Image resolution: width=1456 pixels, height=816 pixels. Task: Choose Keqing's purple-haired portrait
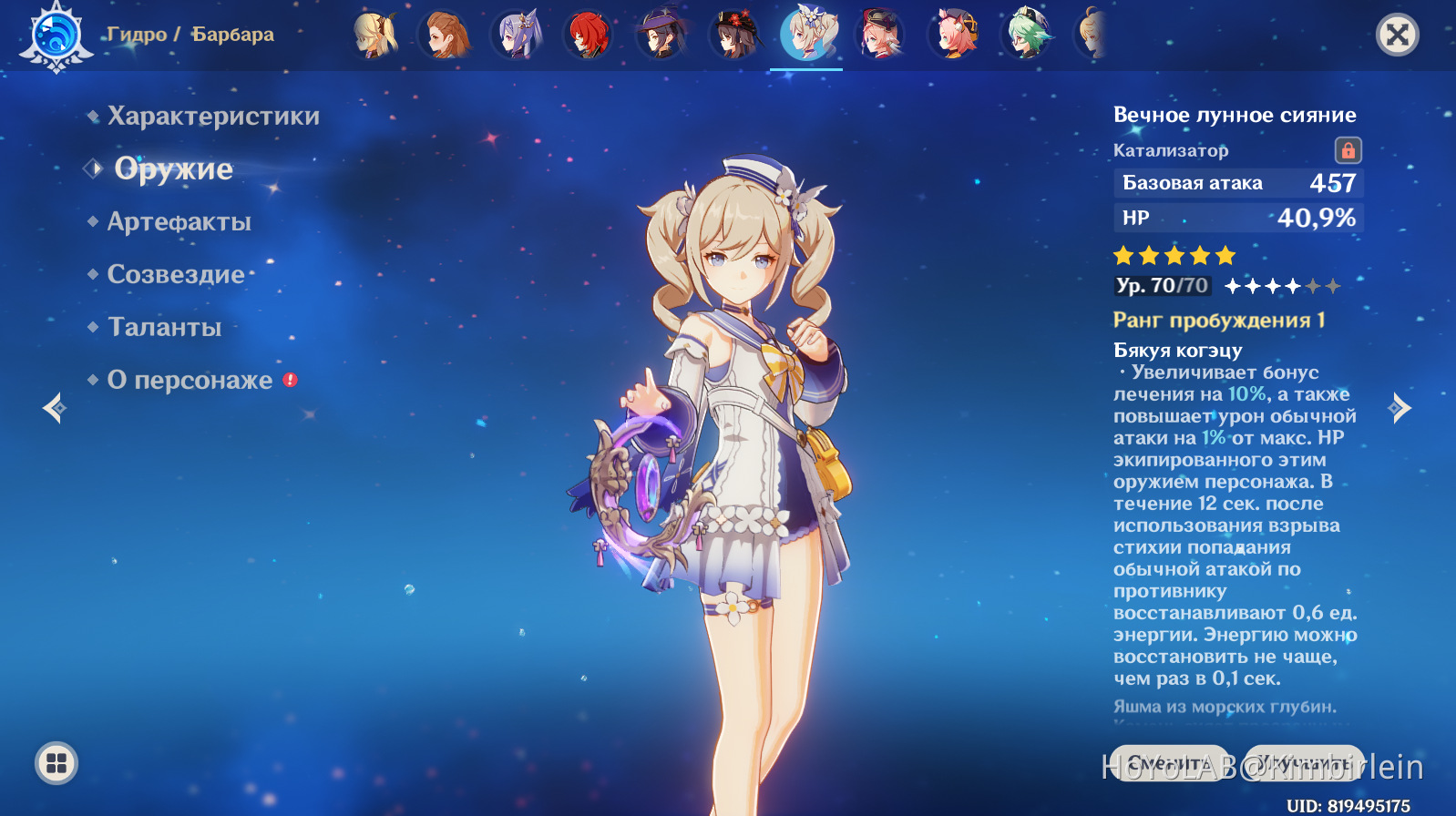click(518, 36)
